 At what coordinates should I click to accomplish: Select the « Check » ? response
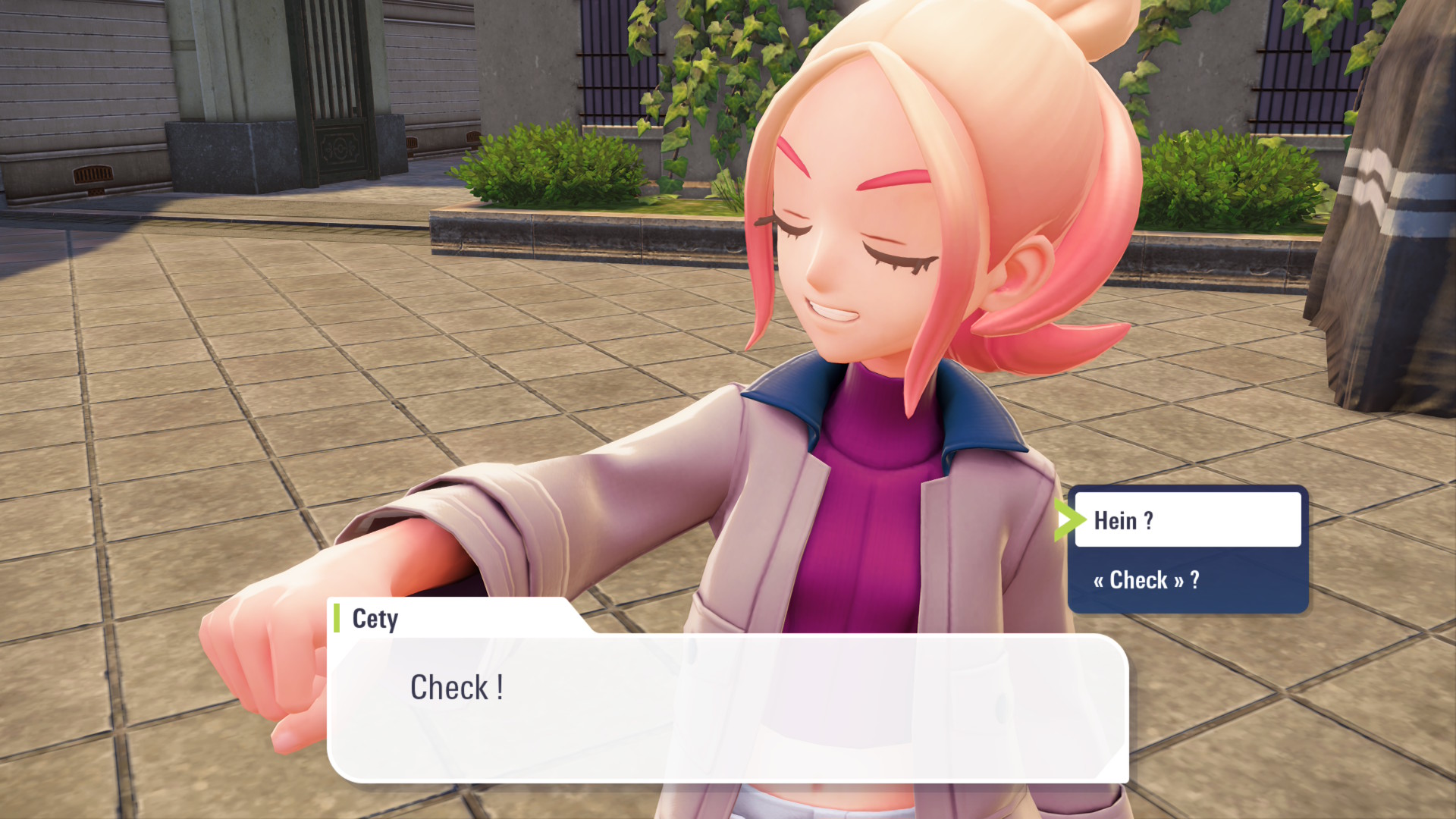click(x=1187, y=580)
